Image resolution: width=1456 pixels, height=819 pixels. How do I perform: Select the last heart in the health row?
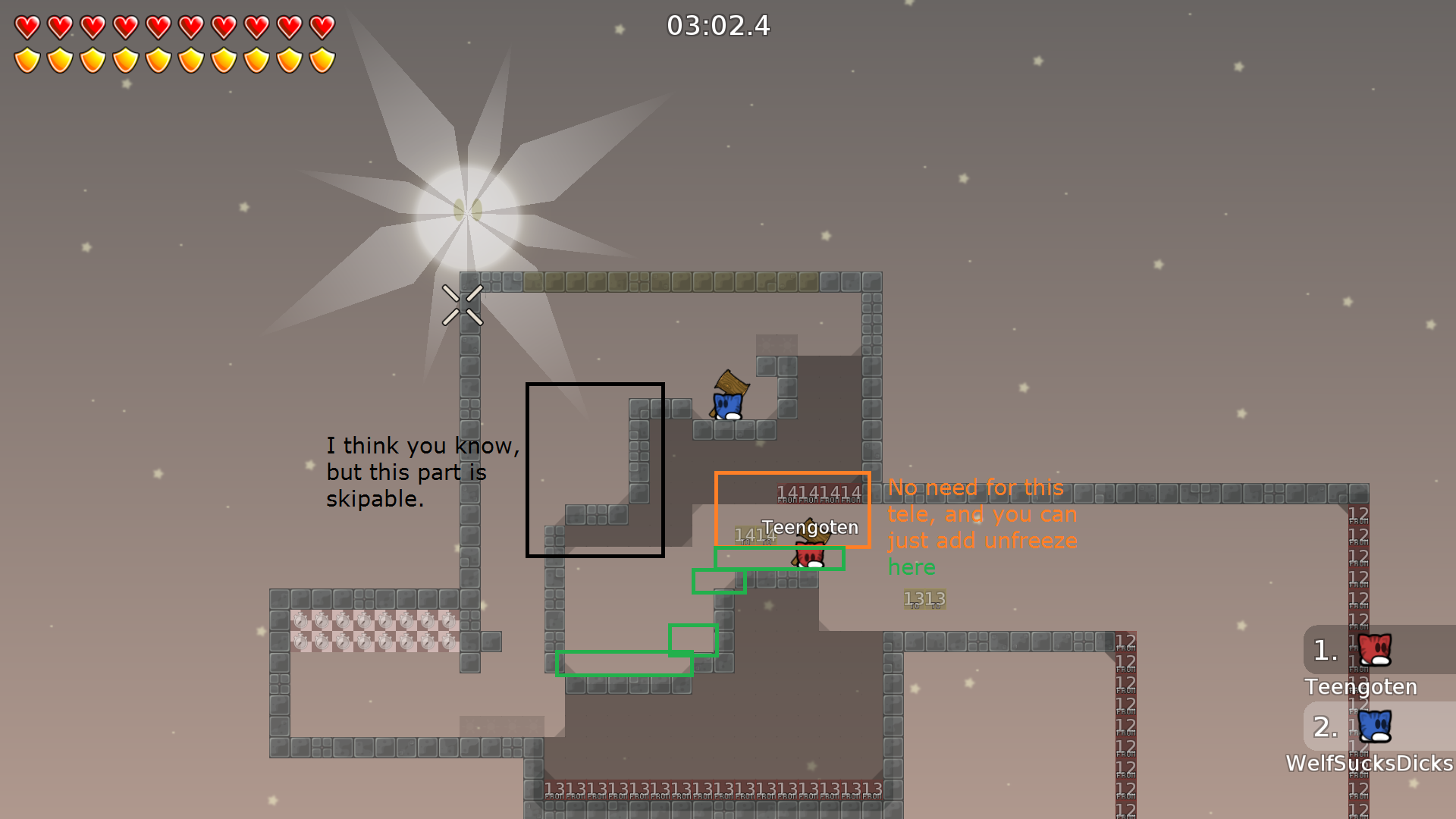[x=322, y=25]
